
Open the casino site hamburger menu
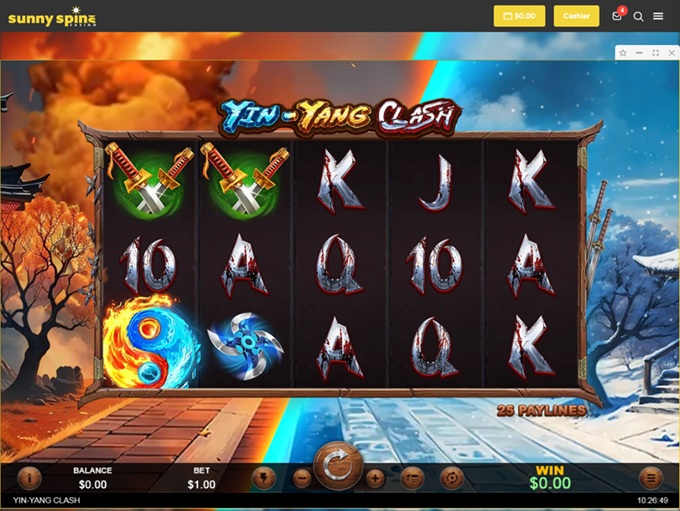(x=658, y=16)
